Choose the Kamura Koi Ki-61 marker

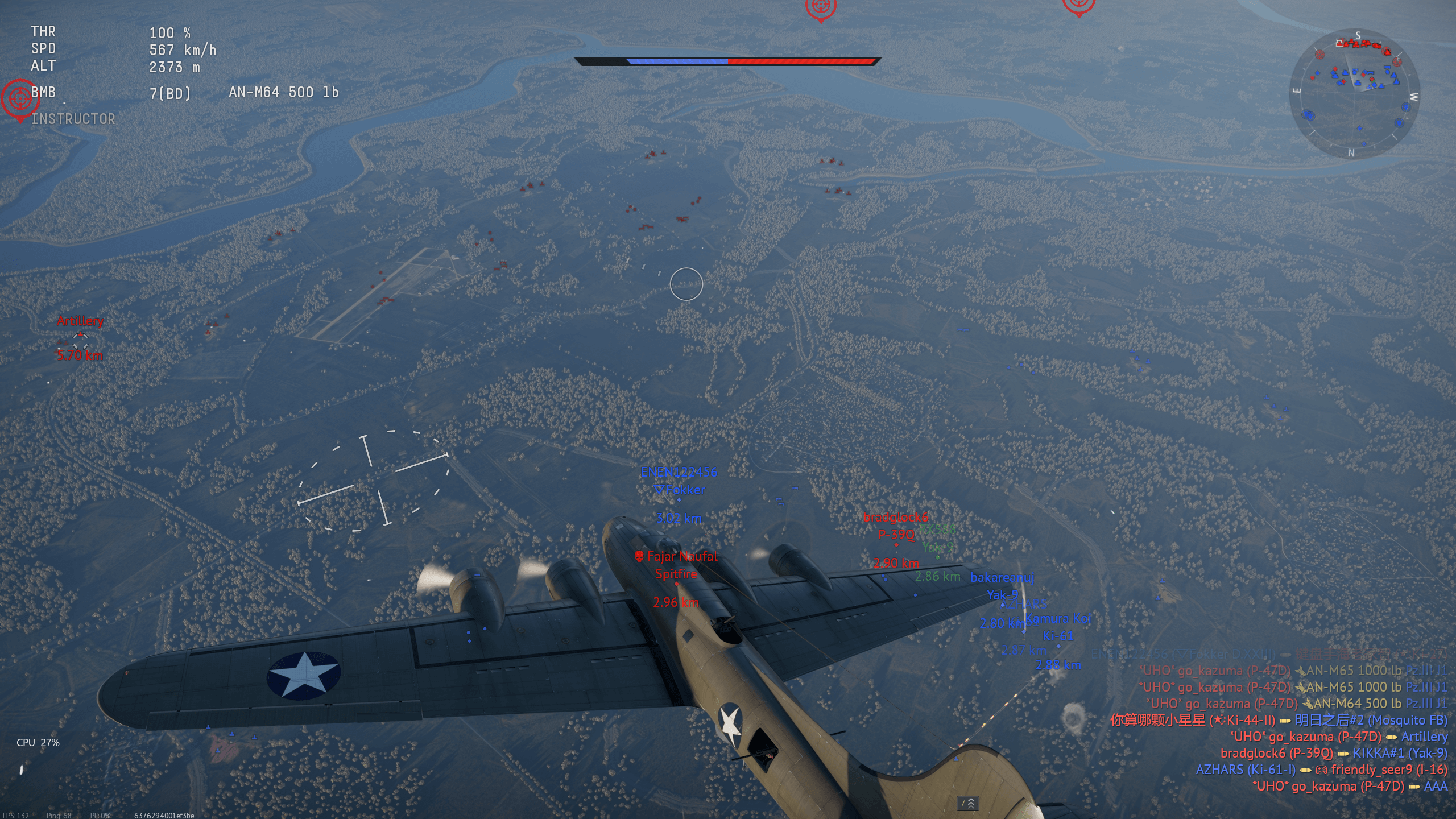pyautogui.click(x=1058, y=646)
